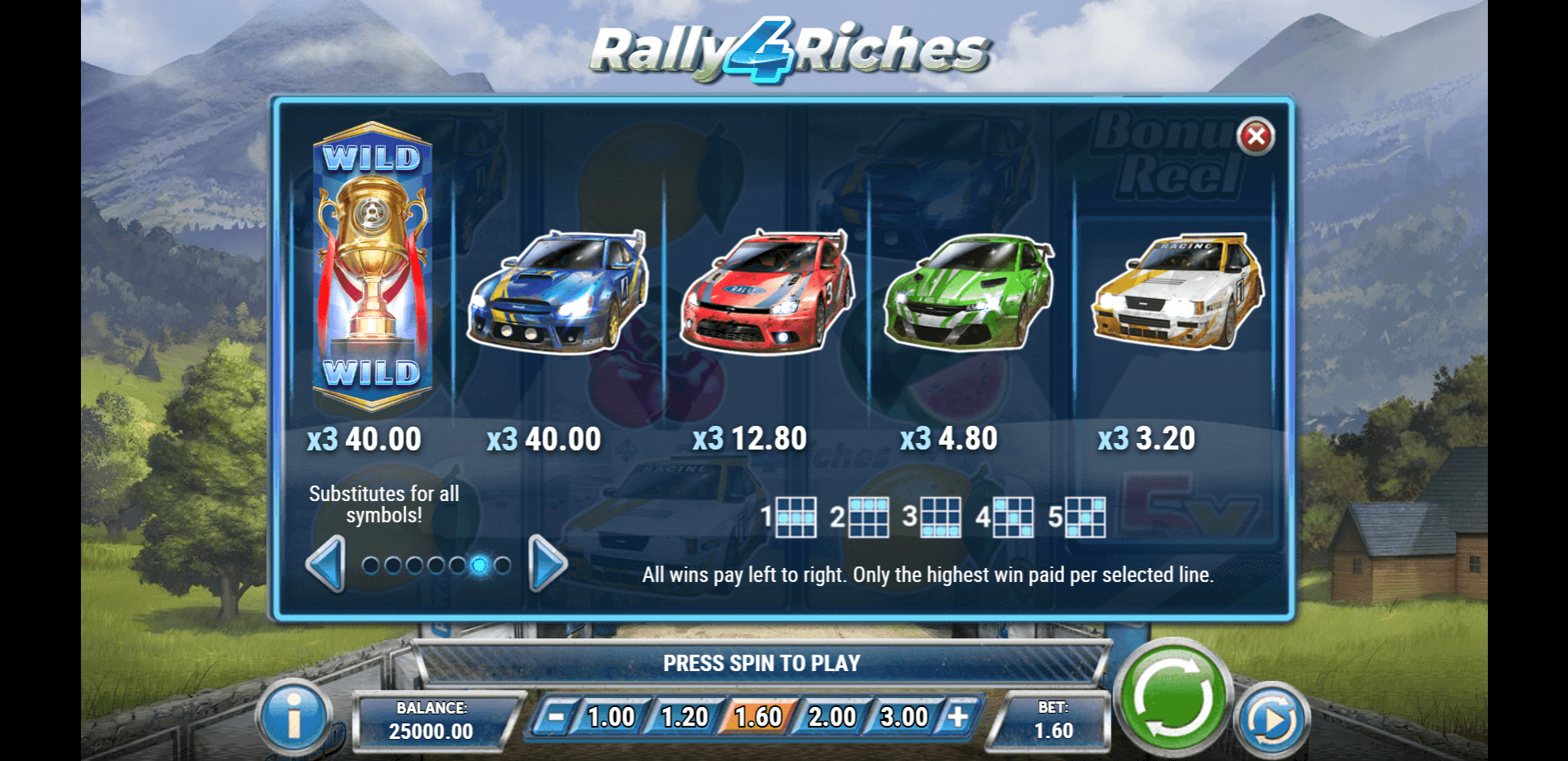Increase bet with the plus button

click(x=957, y=718)
